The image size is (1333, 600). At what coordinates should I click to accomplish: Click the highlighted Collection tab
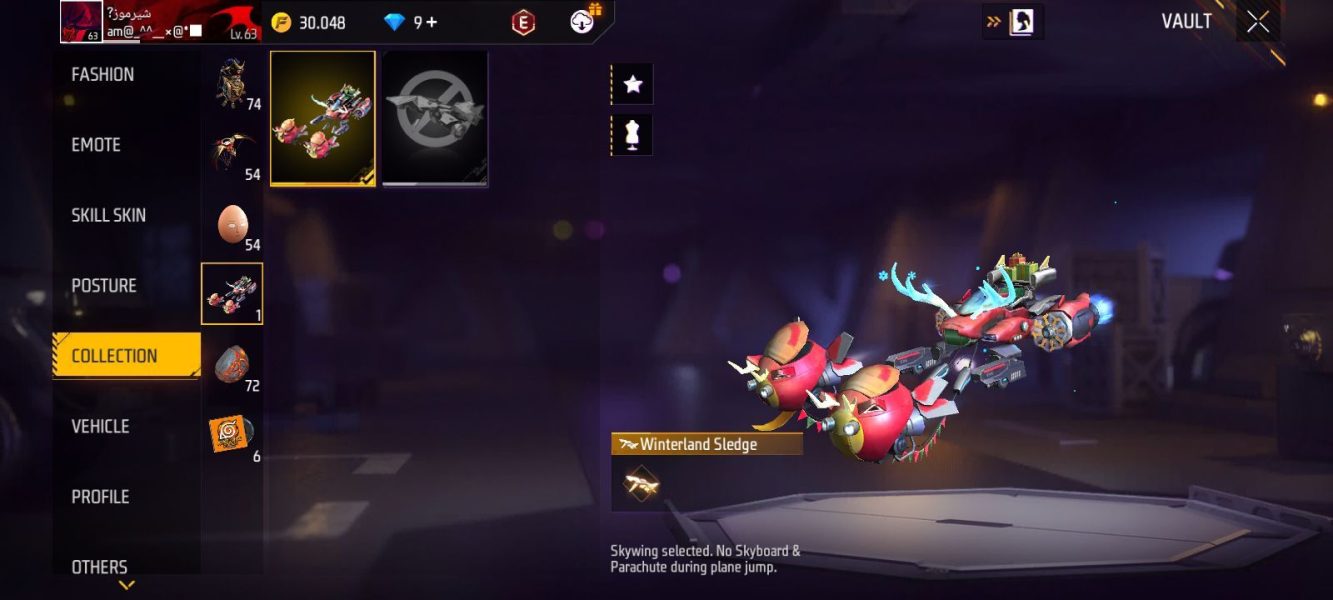point(114,356)
